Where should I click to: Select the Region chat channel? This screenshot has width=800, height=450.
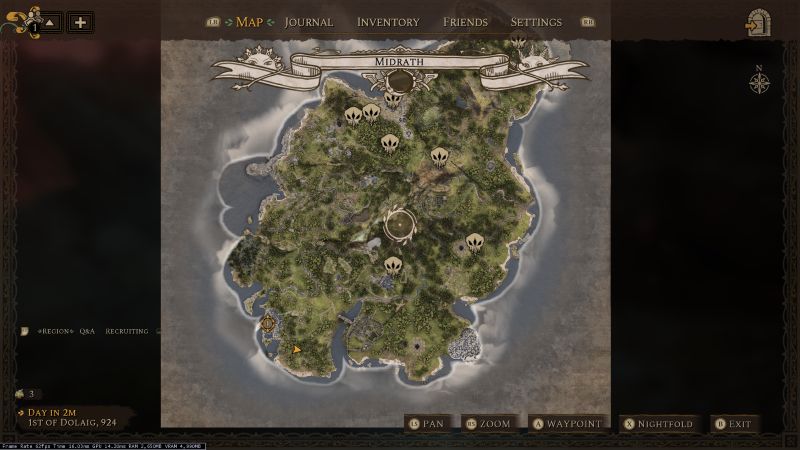(55, 331)
